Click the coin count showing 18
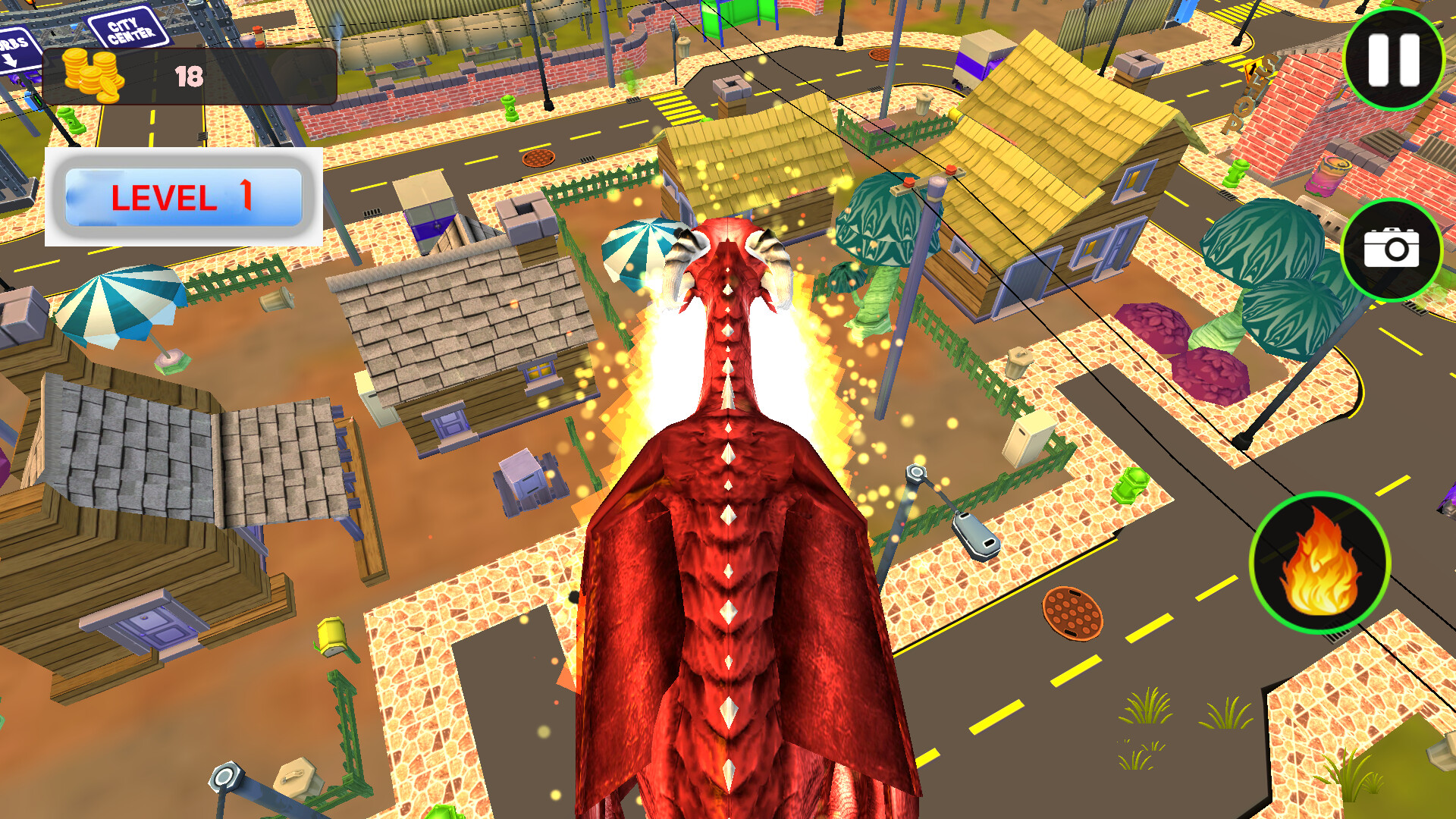Screen dimensions: 1456x819 (190, 76)
